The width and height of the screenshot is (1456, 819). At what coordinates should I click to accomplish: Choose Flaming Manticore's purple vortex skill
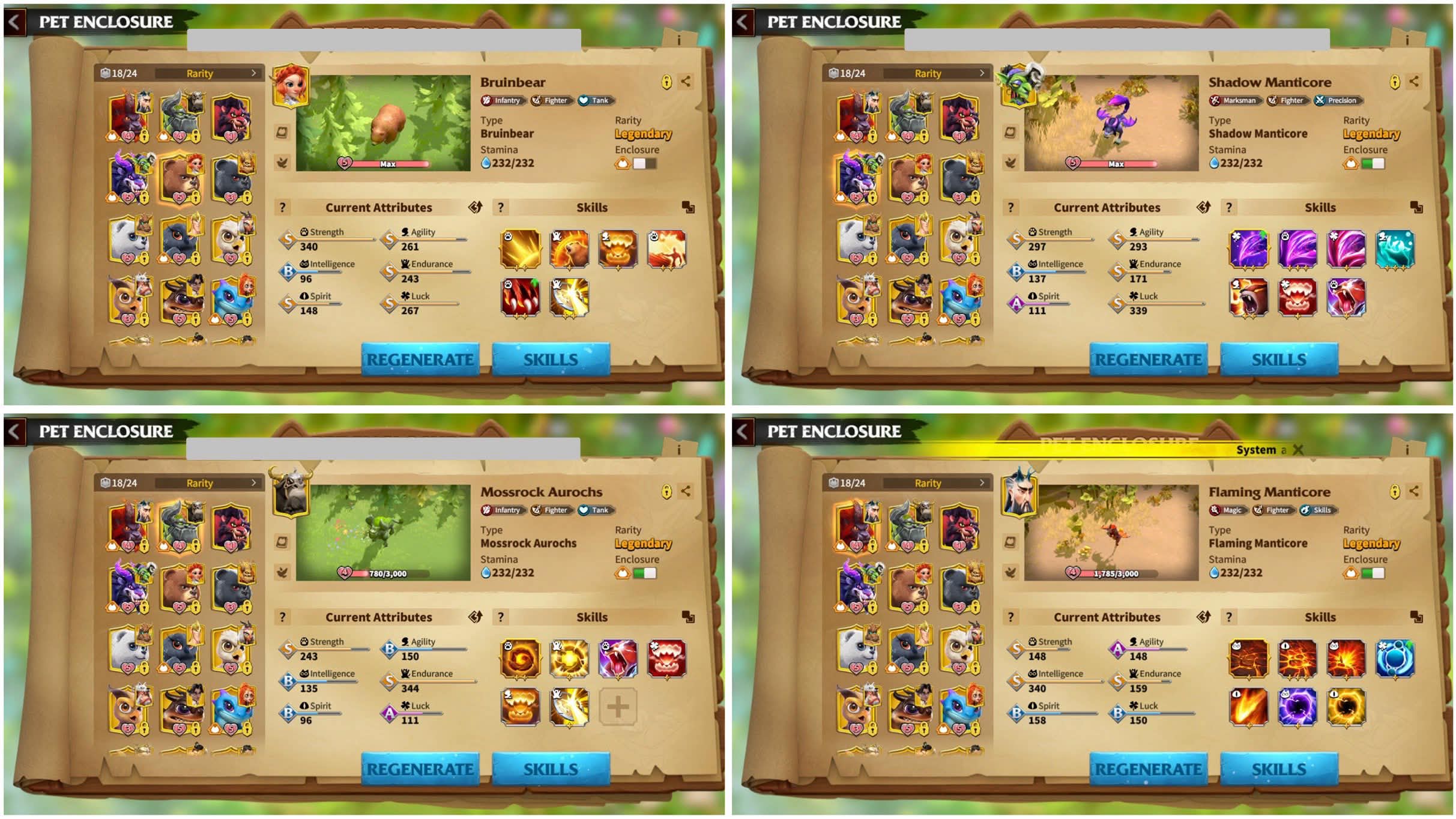tap(1297, 707)
